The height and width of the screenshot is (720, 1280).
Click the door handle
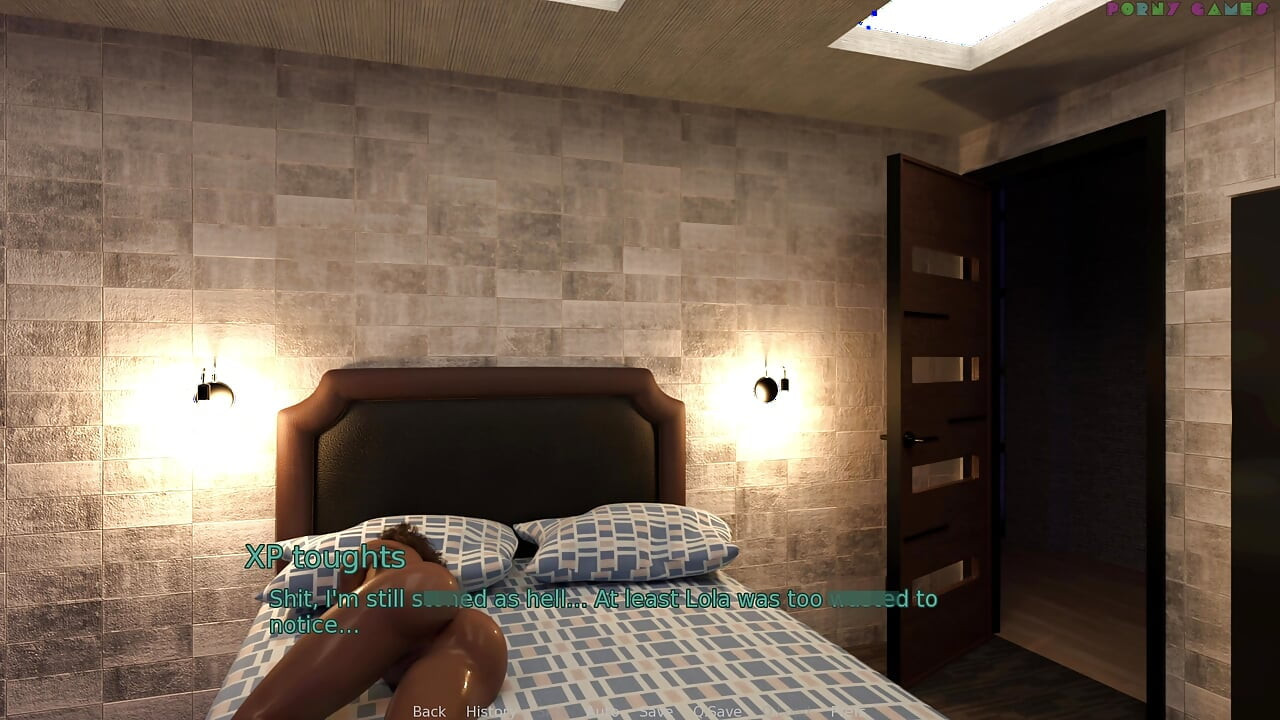tap(913, 438)
